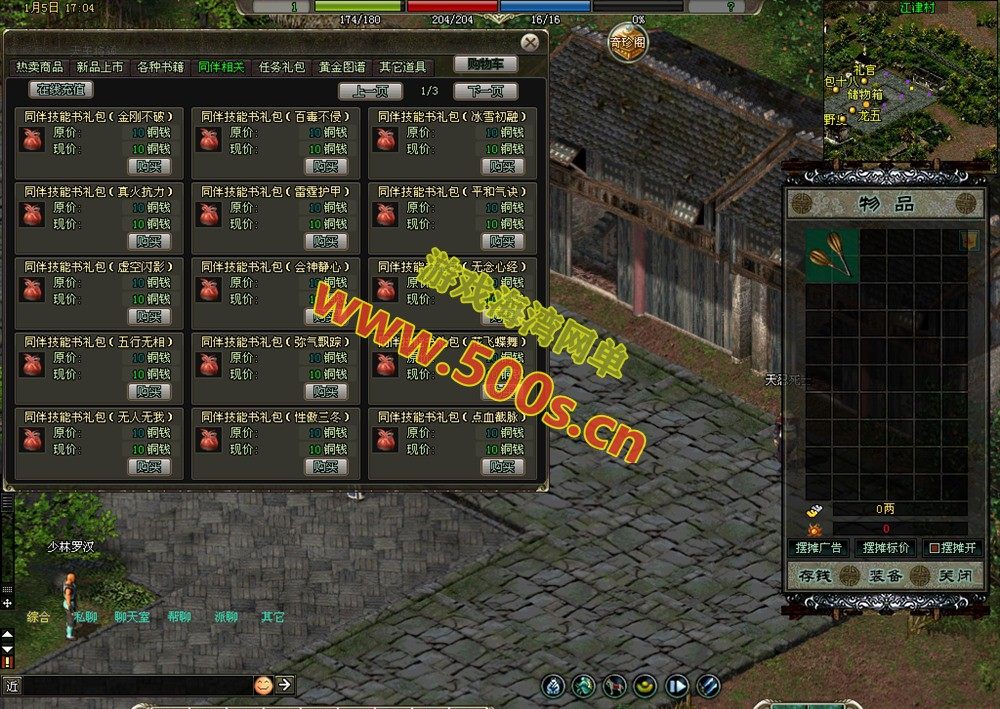Go to the previous shop page (上一页)
The height and width of the screenshot is (709, 1000).
(x=370, y=91)
